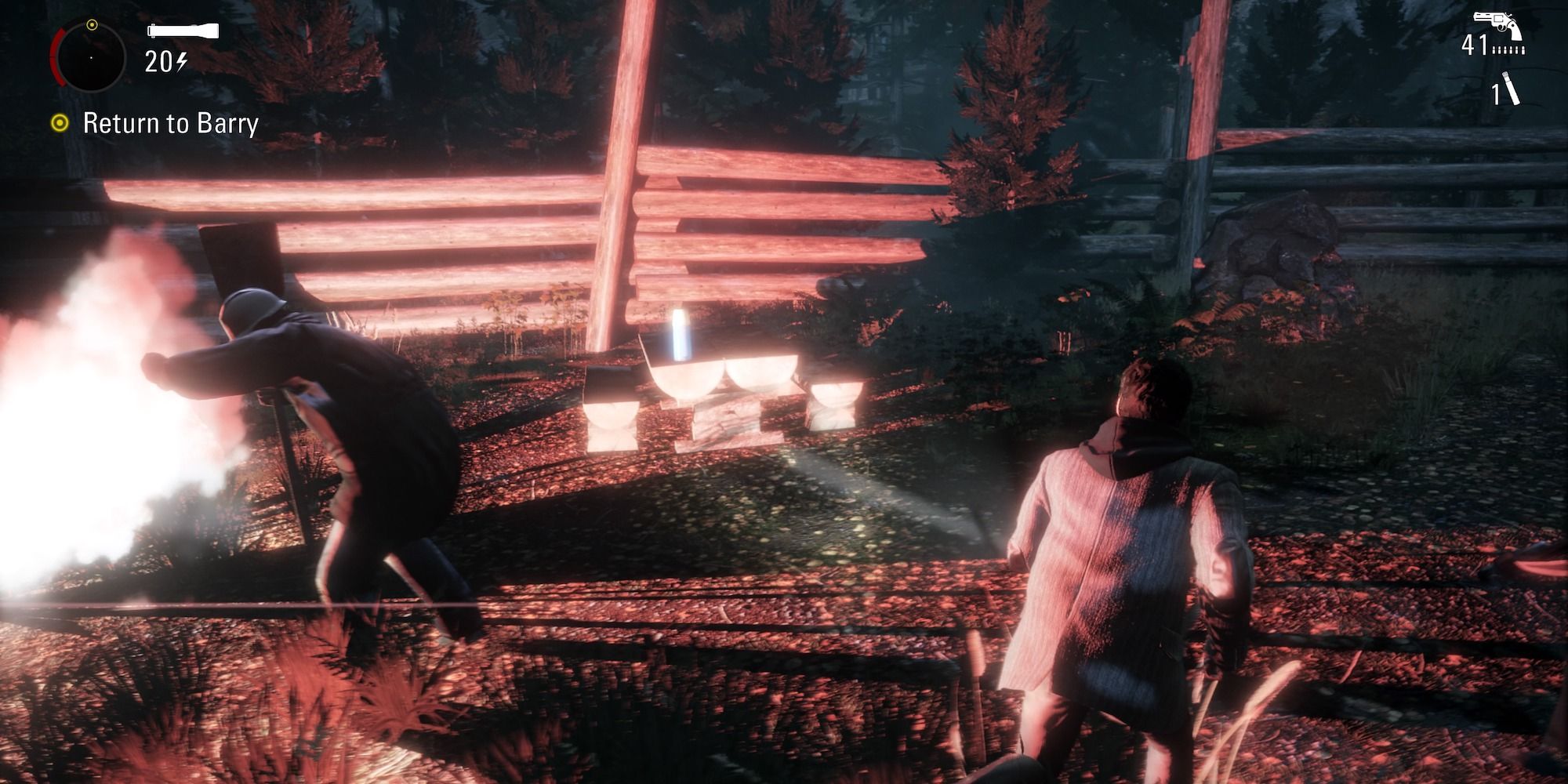Click the yellow objective marker beside Return to Barry

point(60,123)
